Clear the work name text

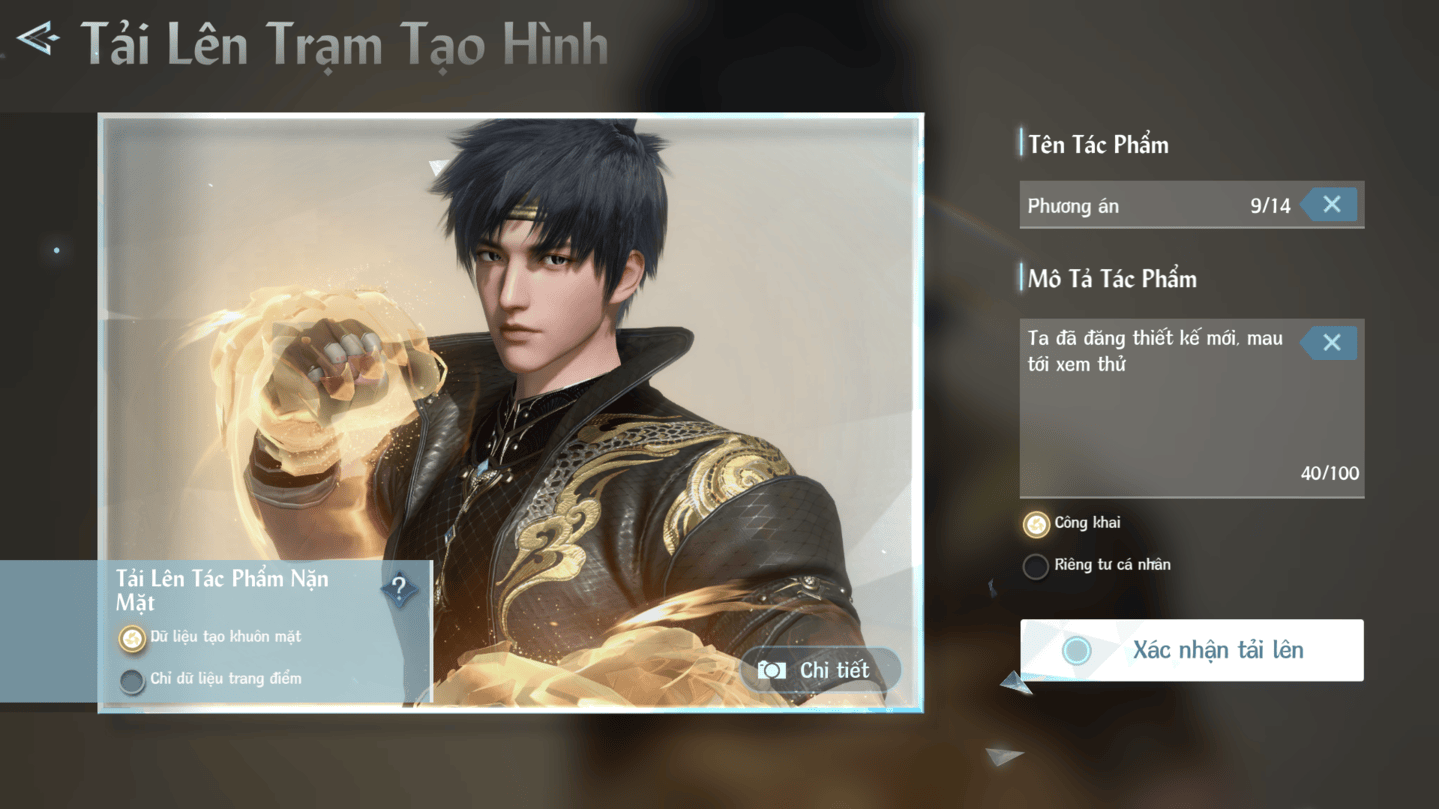point(1331,205)
